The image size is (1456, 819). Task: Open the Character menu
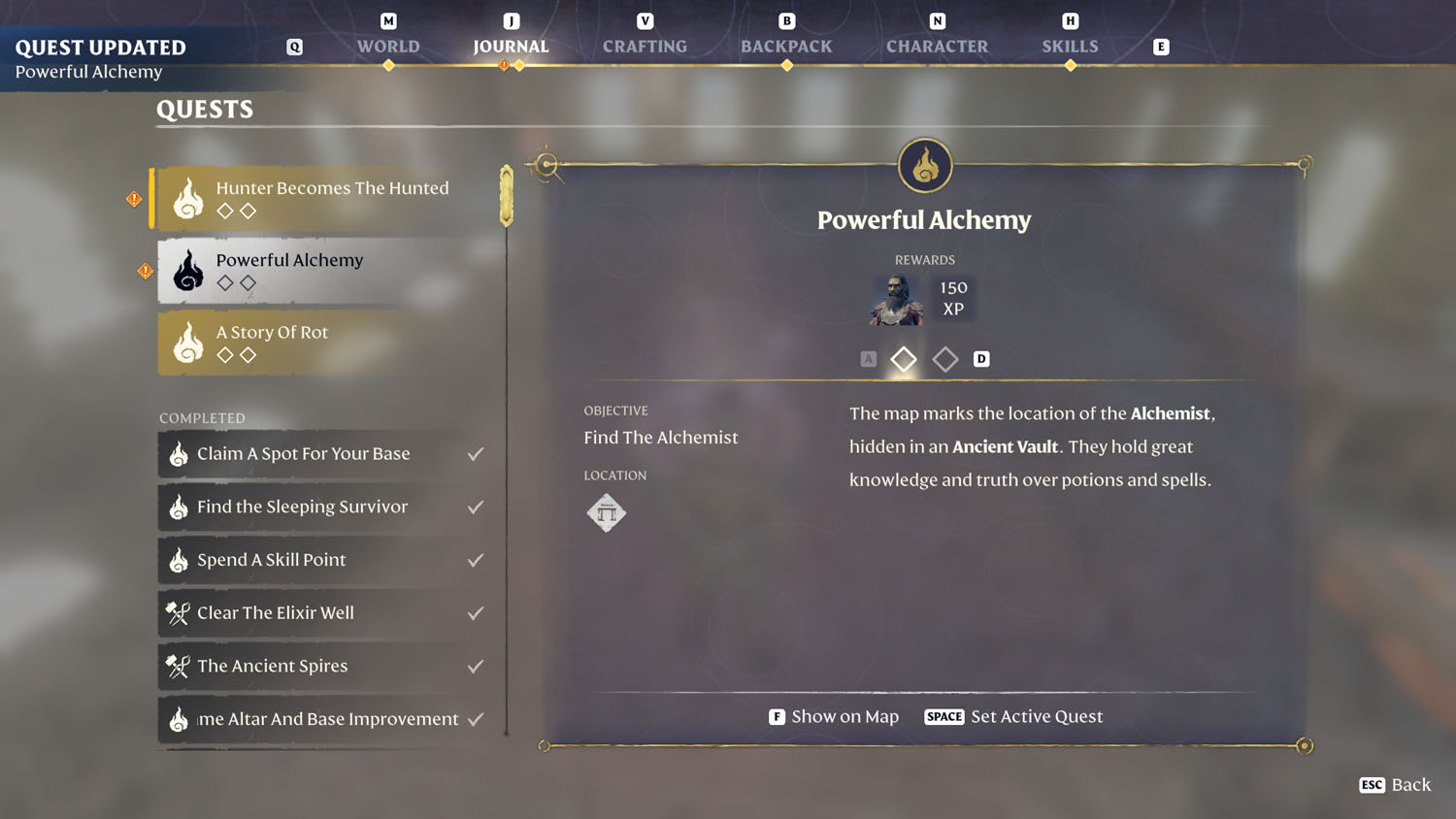936,46
